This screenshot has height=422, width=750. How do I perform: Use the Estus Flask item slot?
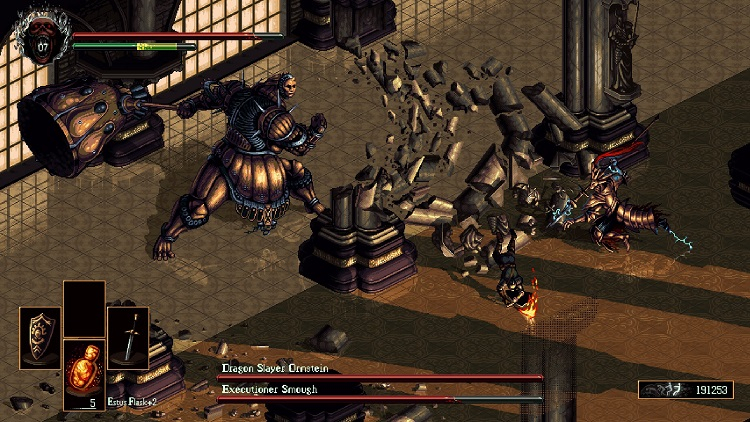84,374
